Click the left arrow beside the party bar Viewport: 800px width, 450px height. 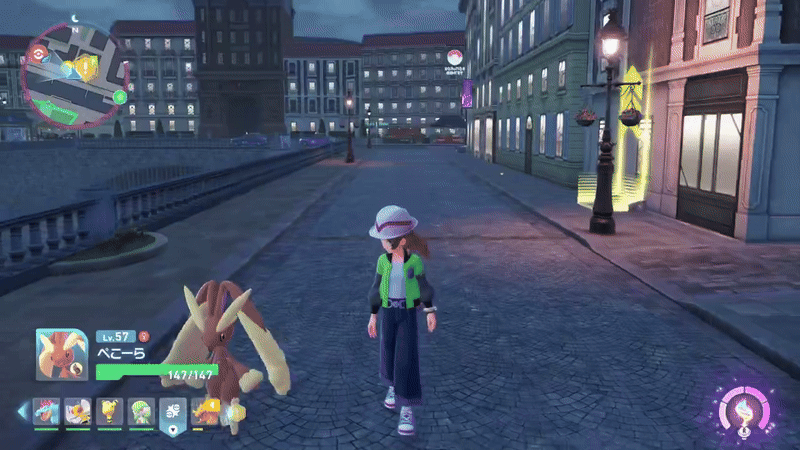tap(22, 412)
